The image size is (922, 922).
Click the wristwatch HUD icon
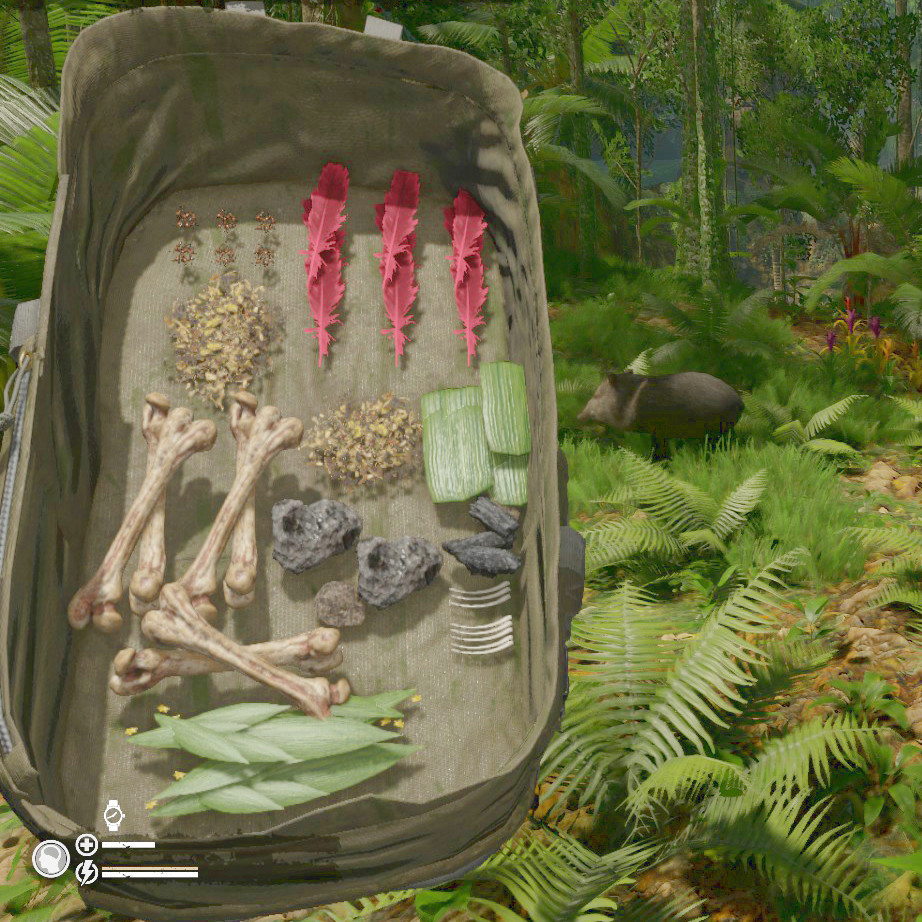point(114,815)
